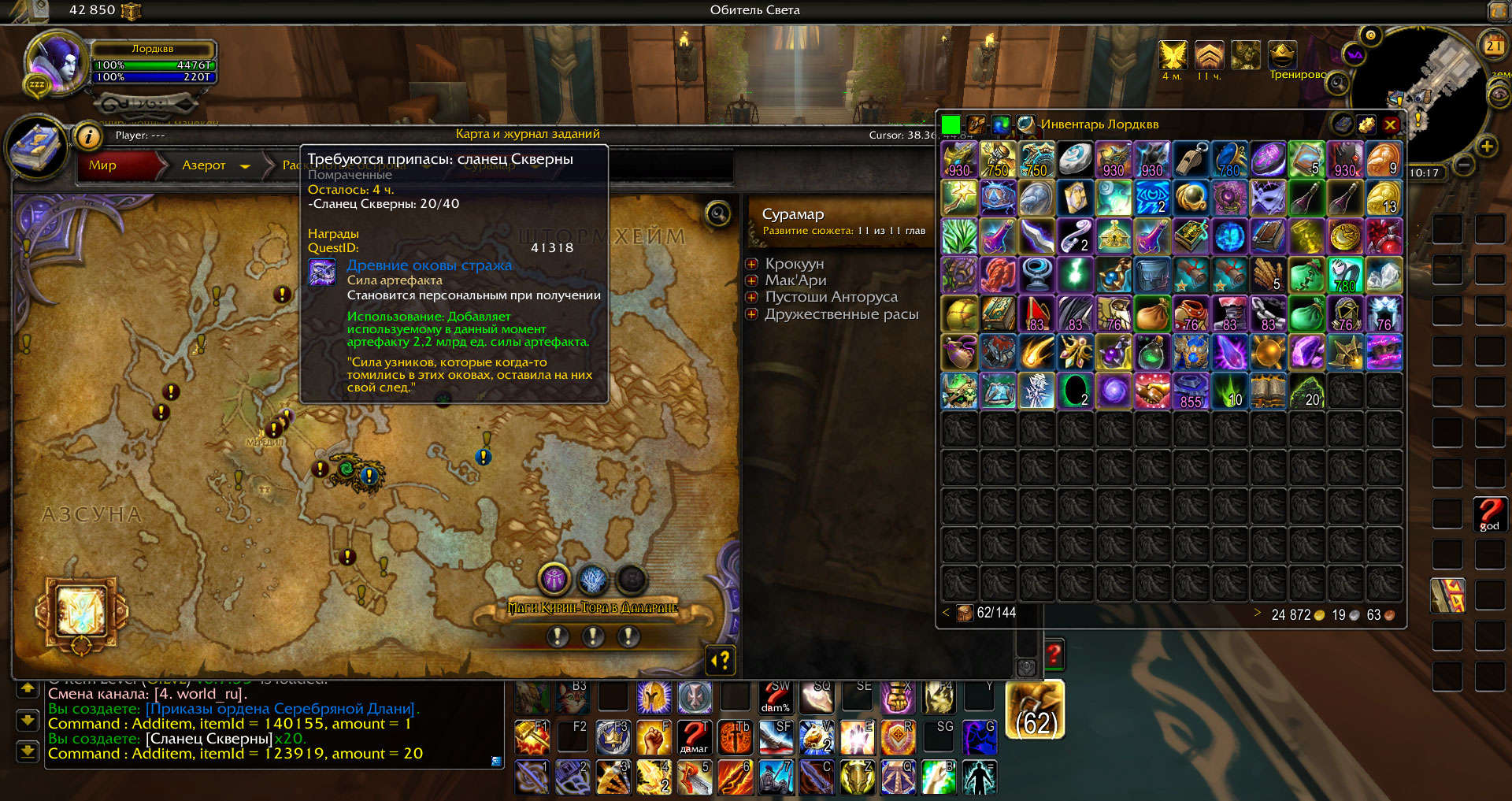Expand the Дружественные расы category

coord(752,314)
